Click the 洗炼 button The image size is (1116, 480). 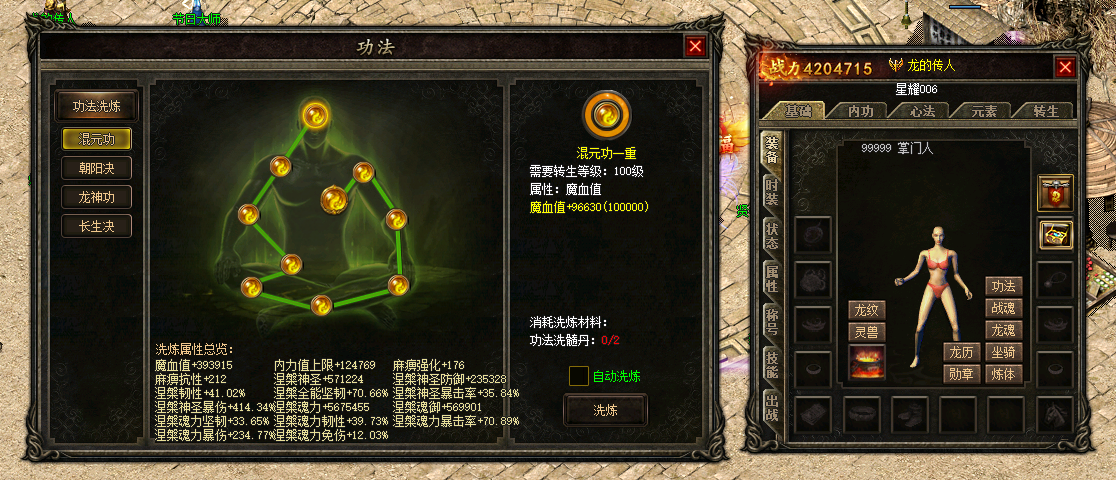pos(606,410)
